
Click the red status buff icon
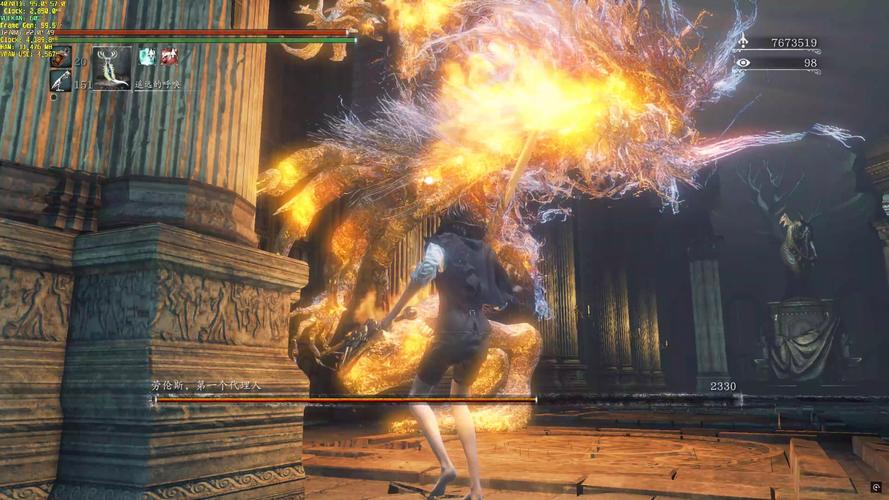[x=170, y=56]
